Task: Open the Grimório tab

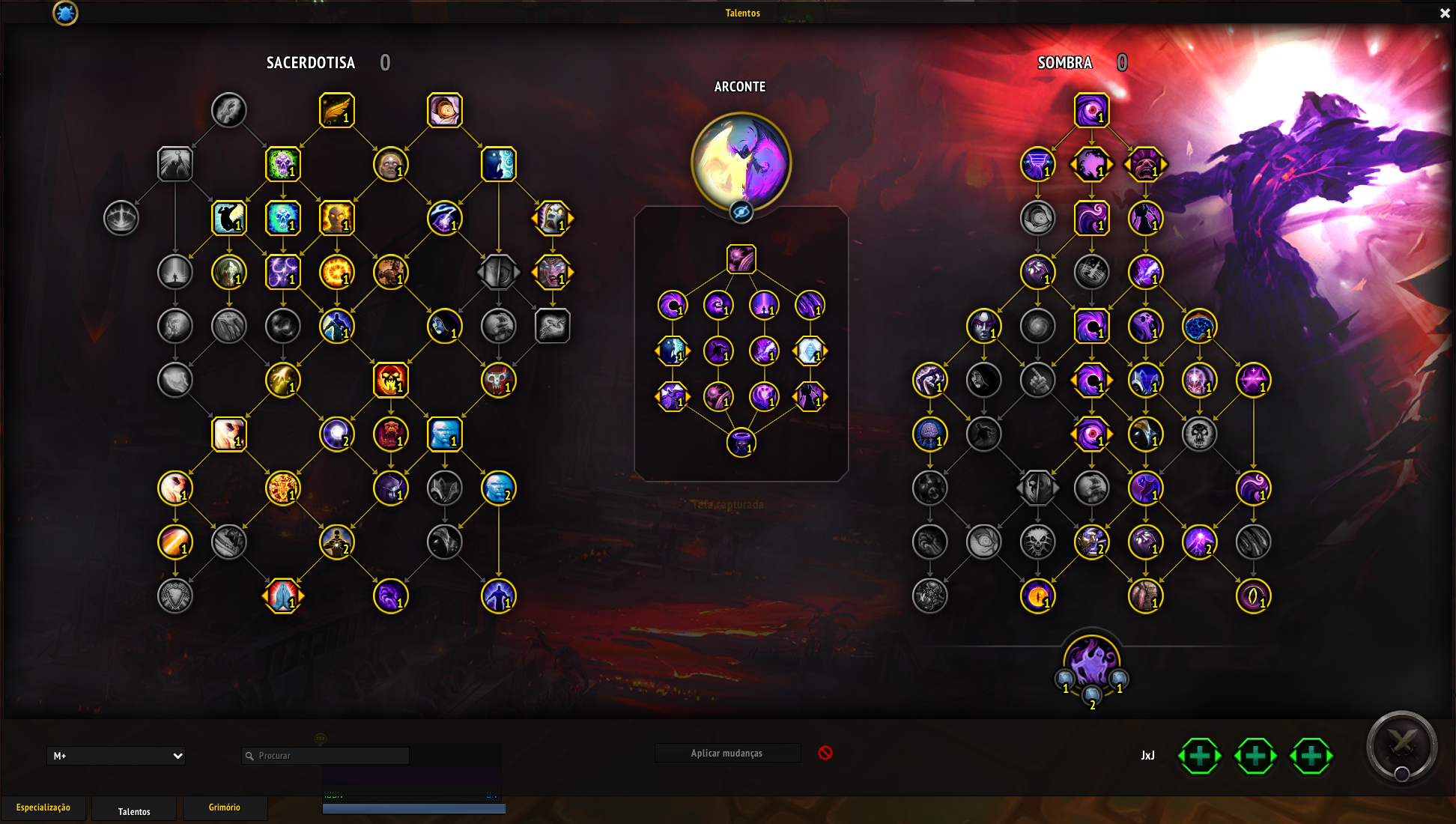Action: point(224,808)
